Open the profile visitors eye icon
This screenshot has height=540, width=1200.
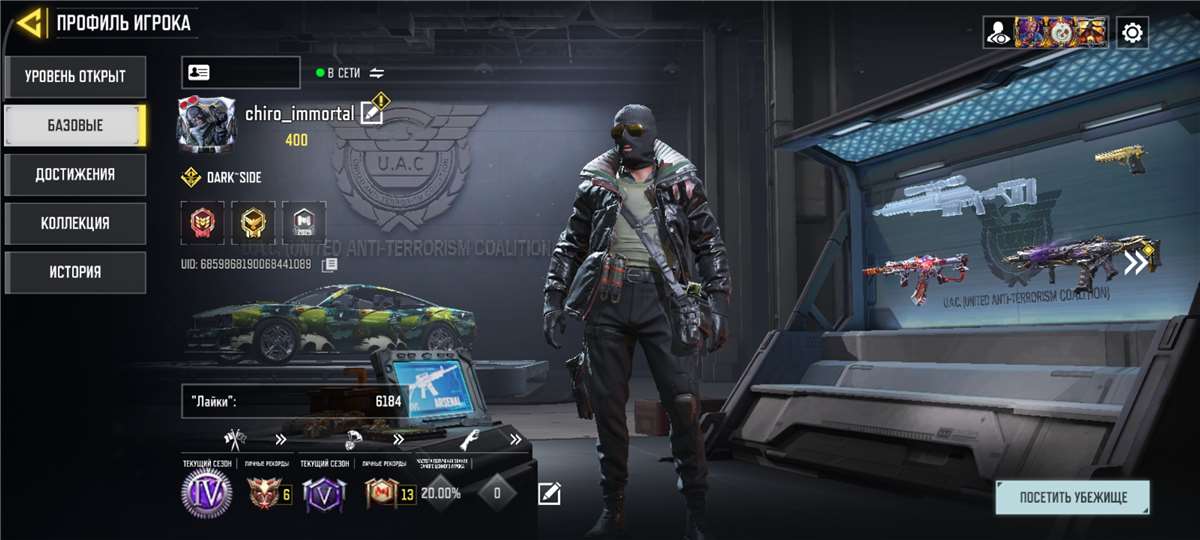[998, 33]
